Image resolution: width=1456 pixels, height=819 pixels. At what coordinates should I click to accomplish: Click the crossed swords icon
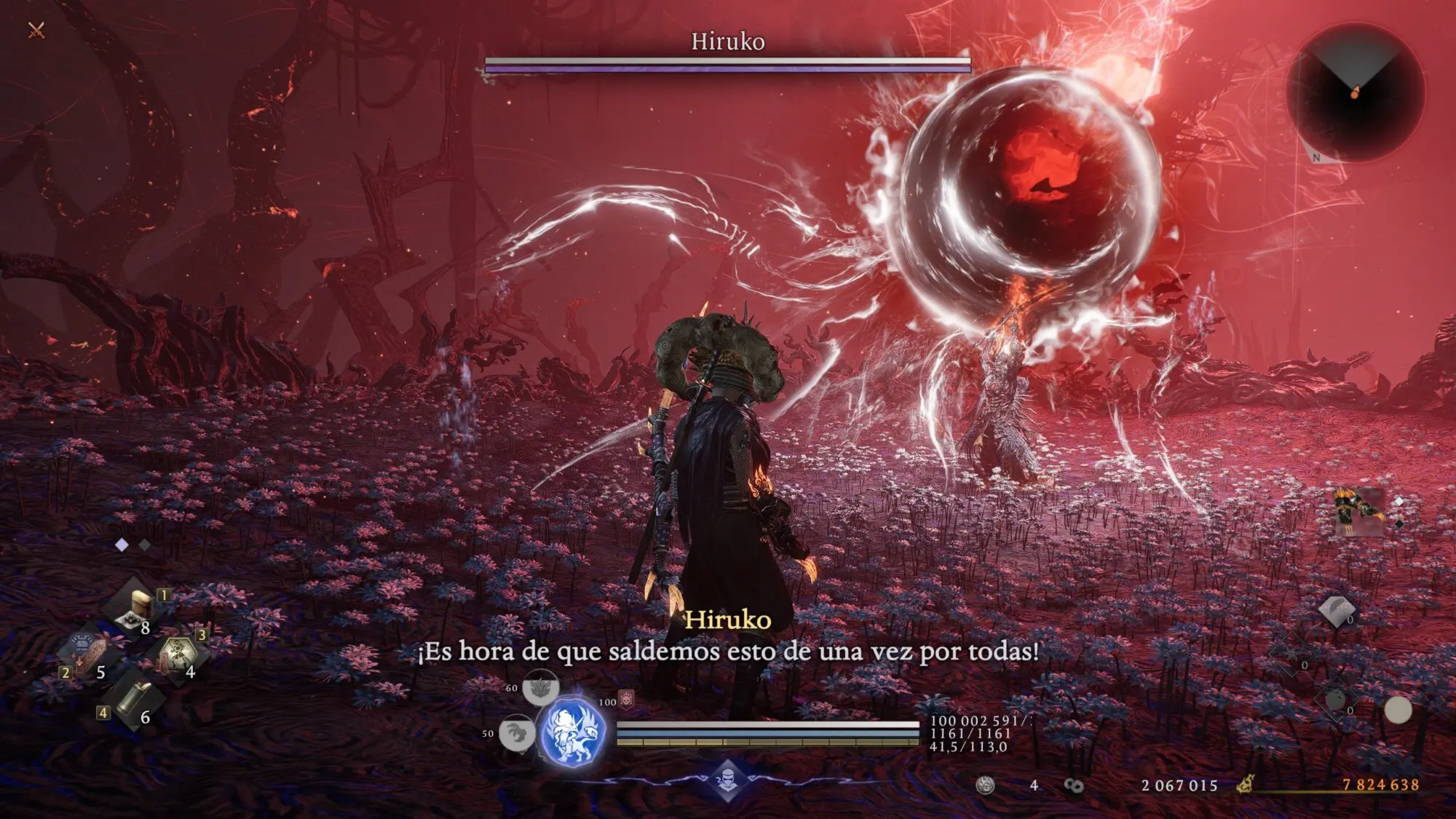36,30
